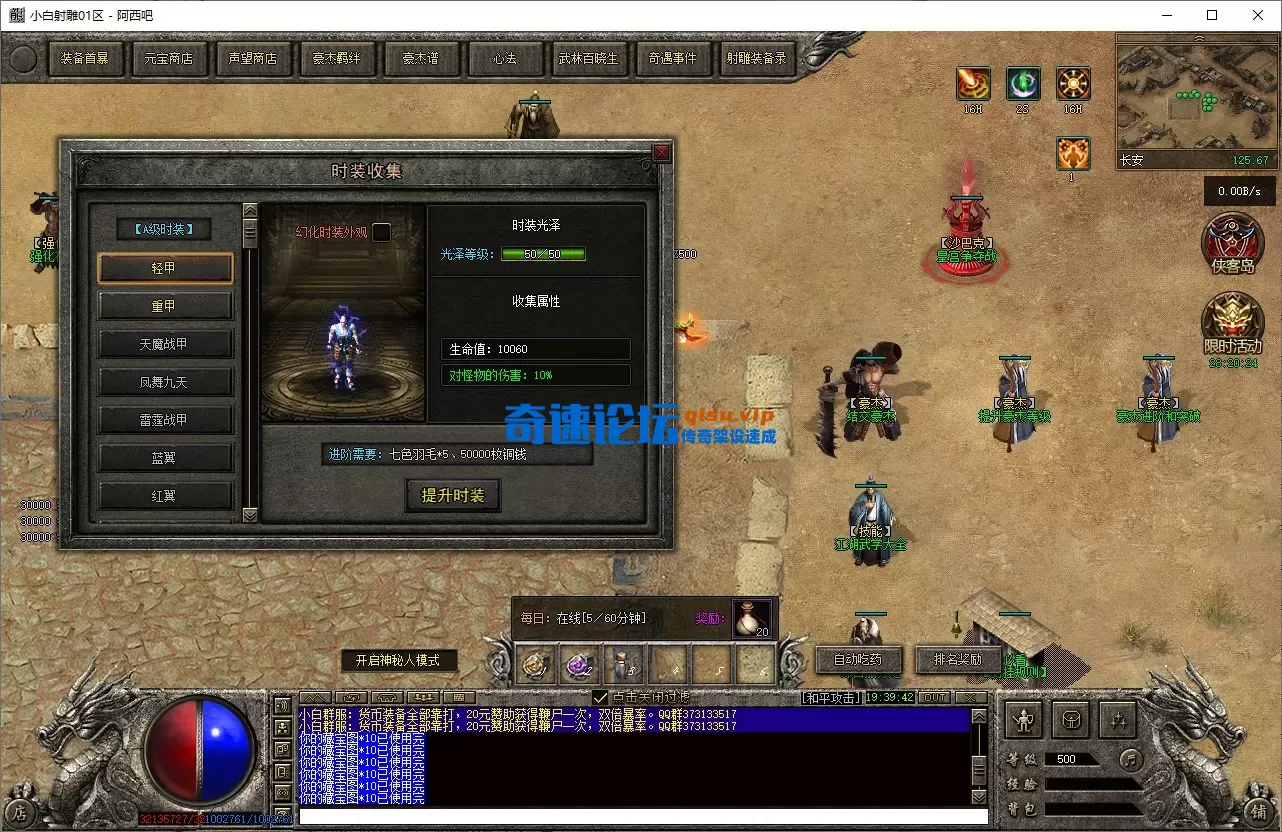The image size is (1282, 832).
Task: Click the down arrow on the armor list scrollbar
Action: tap(249, 516)
